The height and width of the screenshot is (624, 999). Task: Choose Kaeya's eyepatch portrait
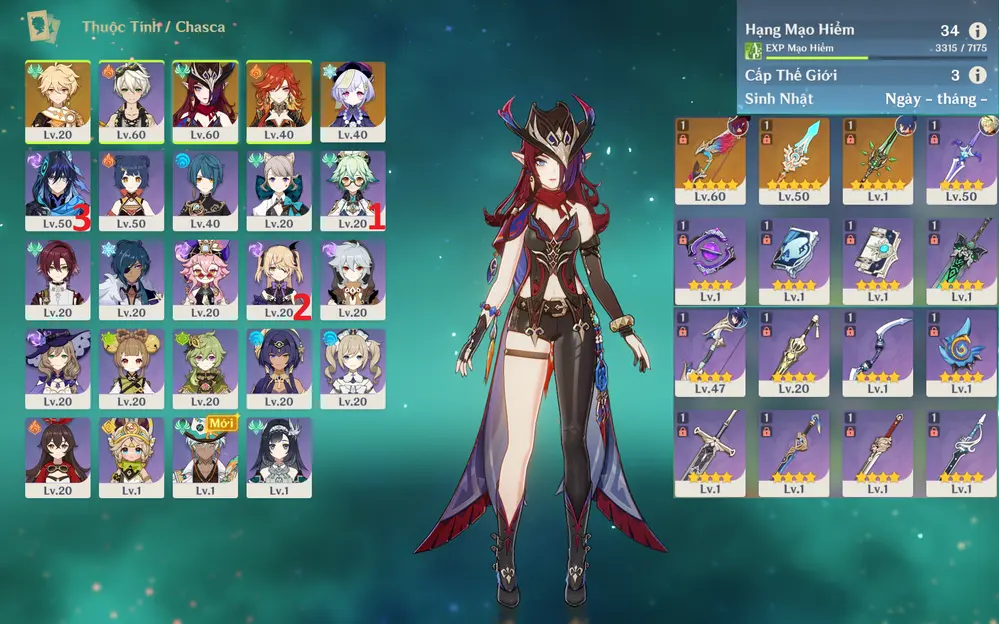pos(132,279)
